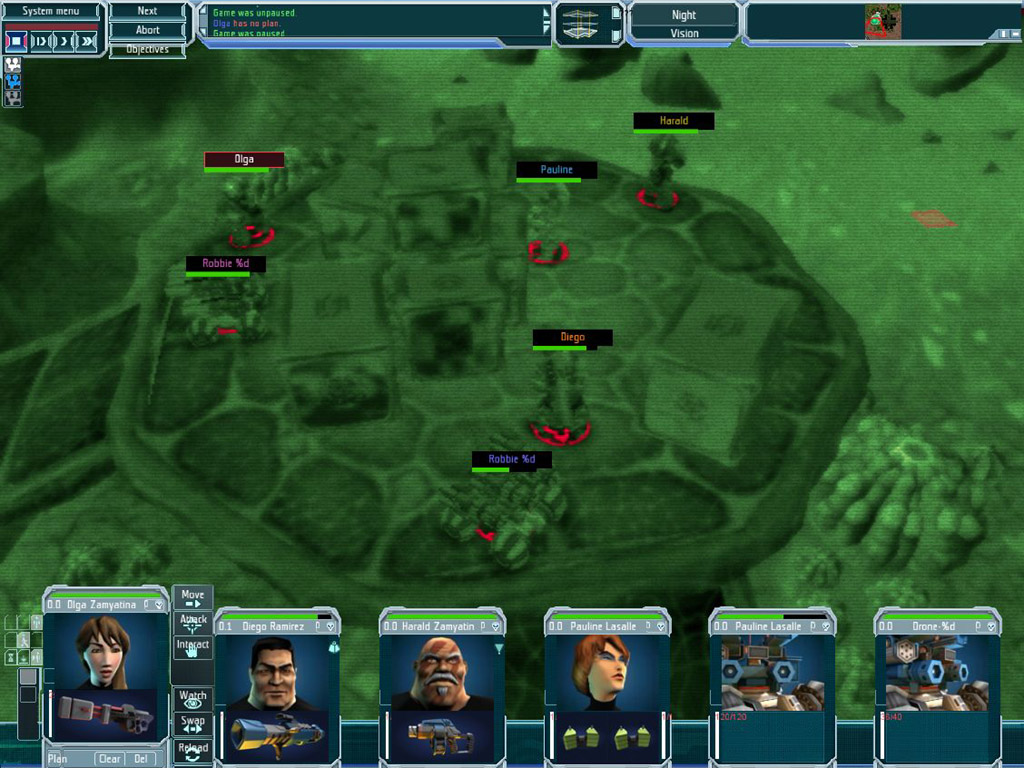Open the System menu
This screenshot has height=768, width=1024.
tap(52, 11)
